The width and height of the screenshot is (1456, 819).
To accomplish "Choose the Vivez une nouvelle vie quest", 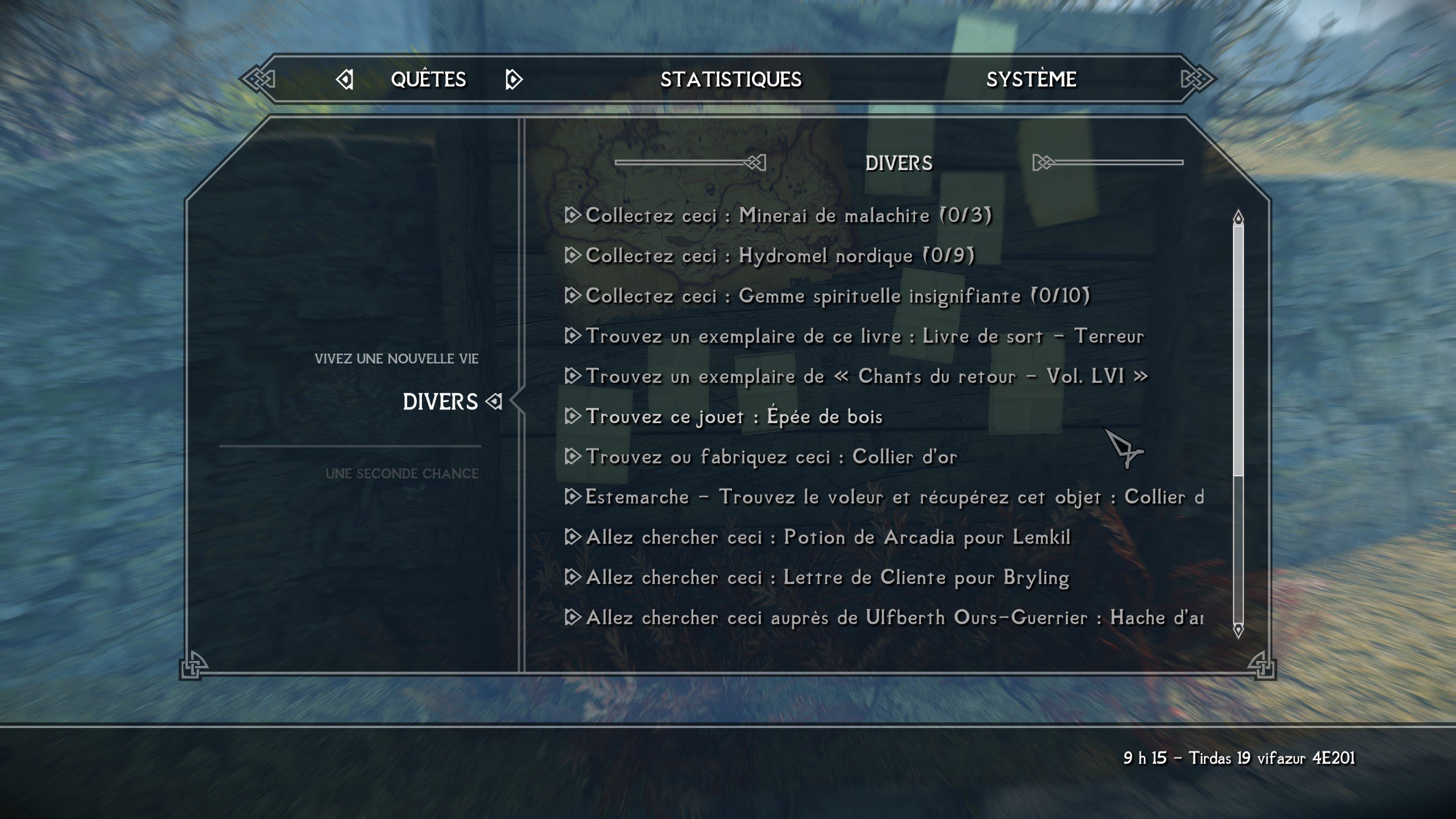I will (396, 359).
